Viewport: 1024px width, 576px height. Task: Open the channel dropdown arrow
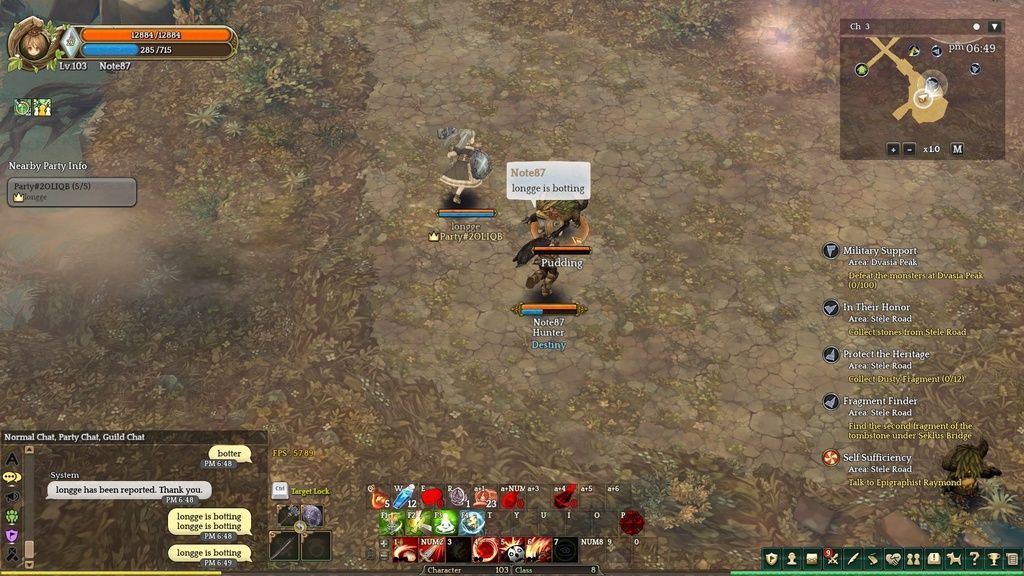(994, 26)
